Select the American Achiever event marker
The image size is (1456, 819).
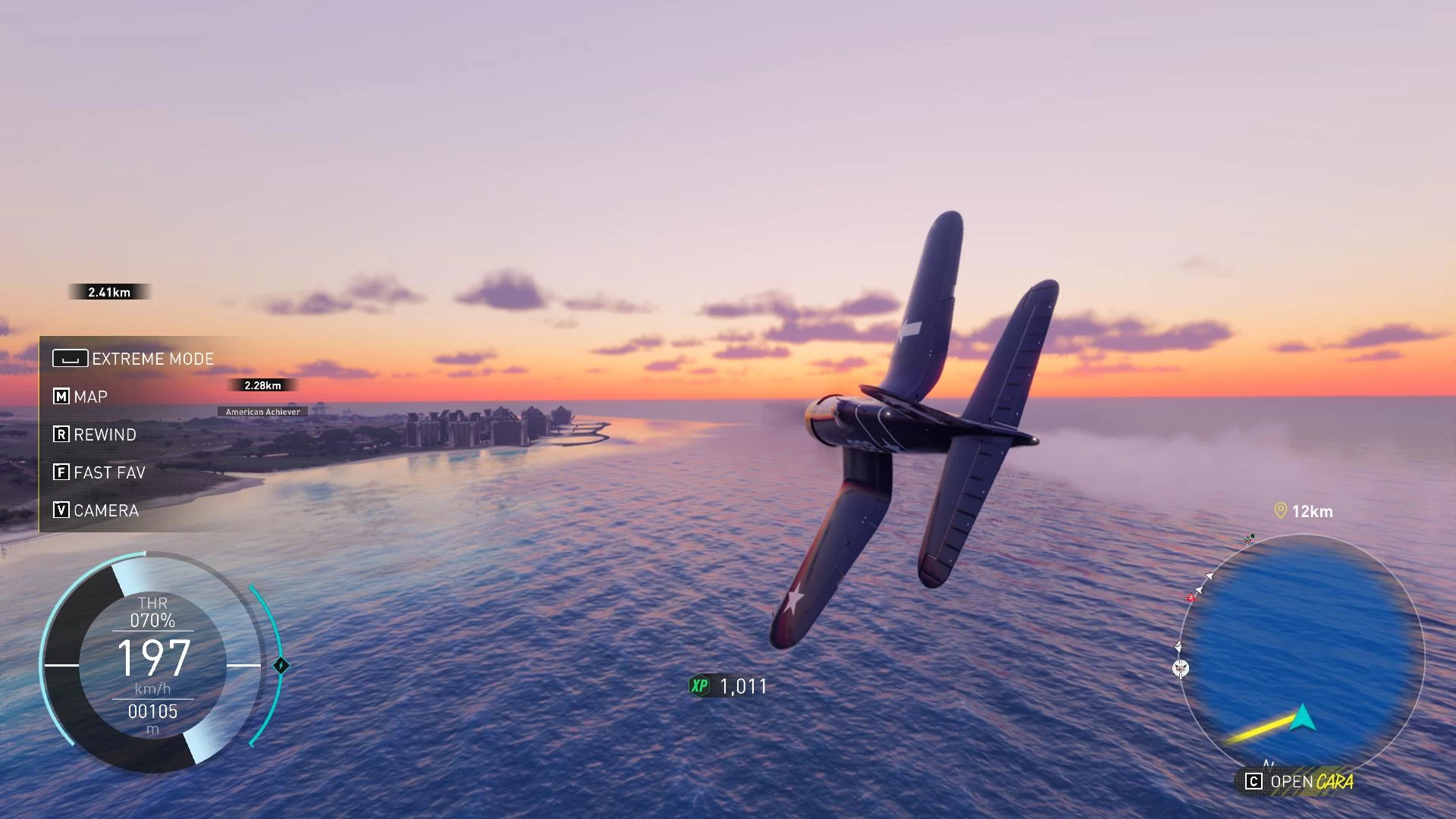262,412
